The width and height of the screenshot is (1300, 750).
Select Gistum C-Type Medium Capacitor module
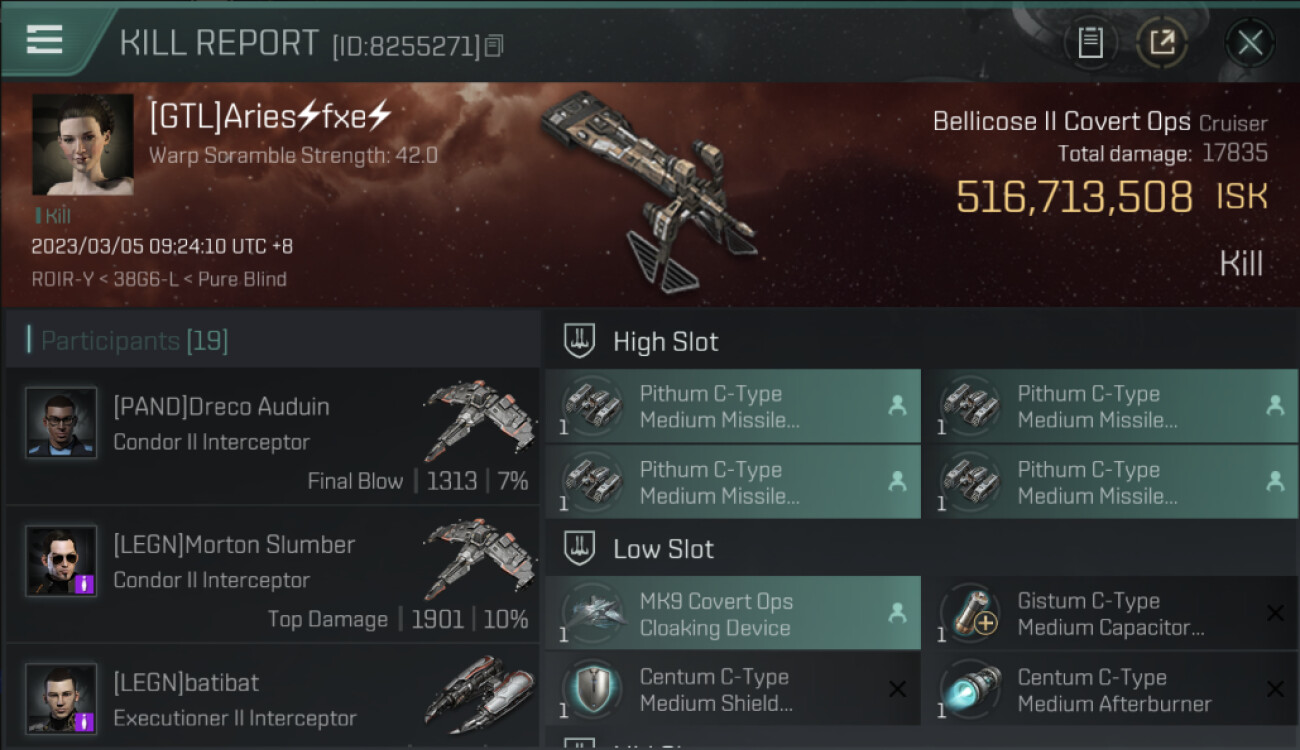(1110, 614)
